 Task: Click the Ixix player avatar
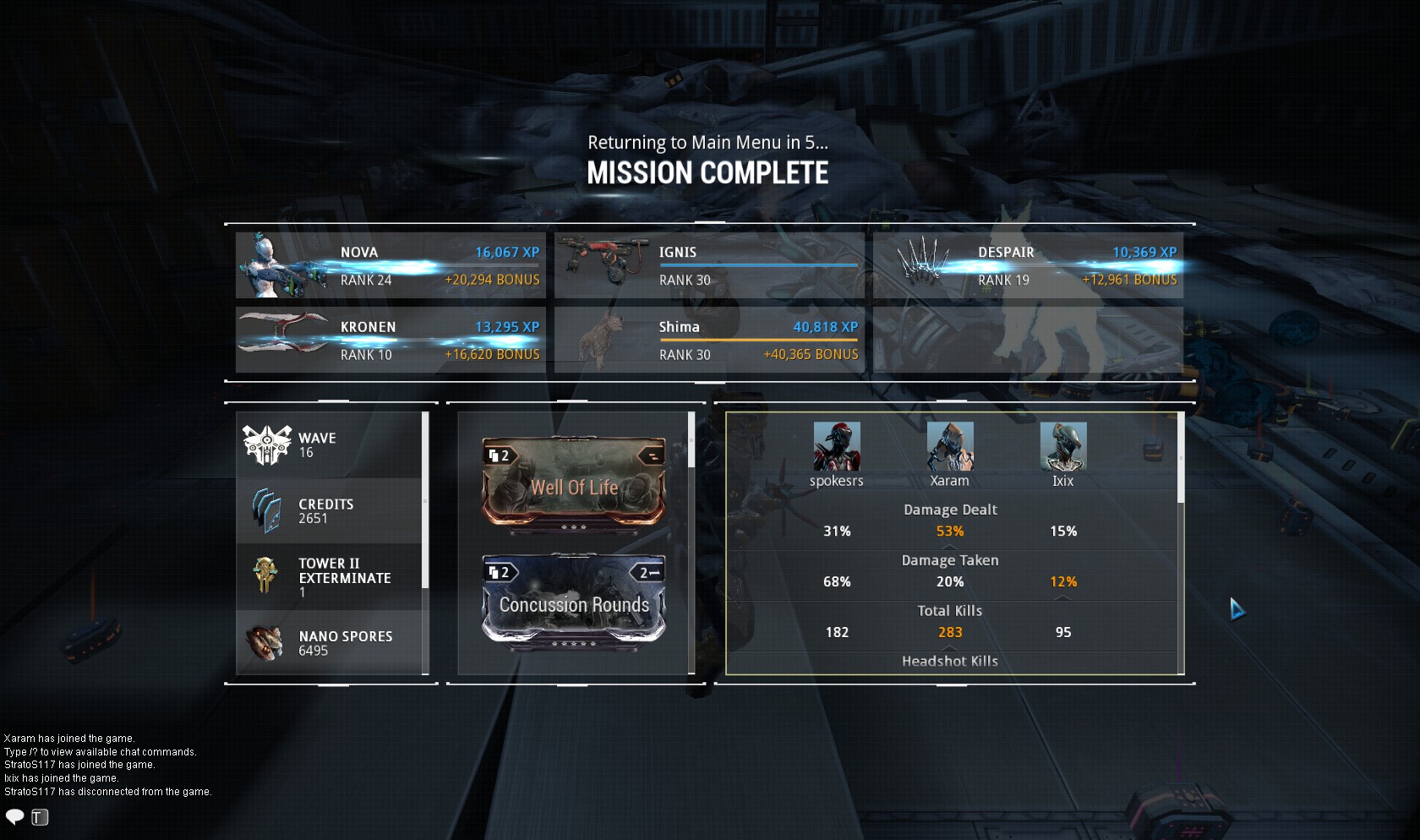coord(1062,446)
